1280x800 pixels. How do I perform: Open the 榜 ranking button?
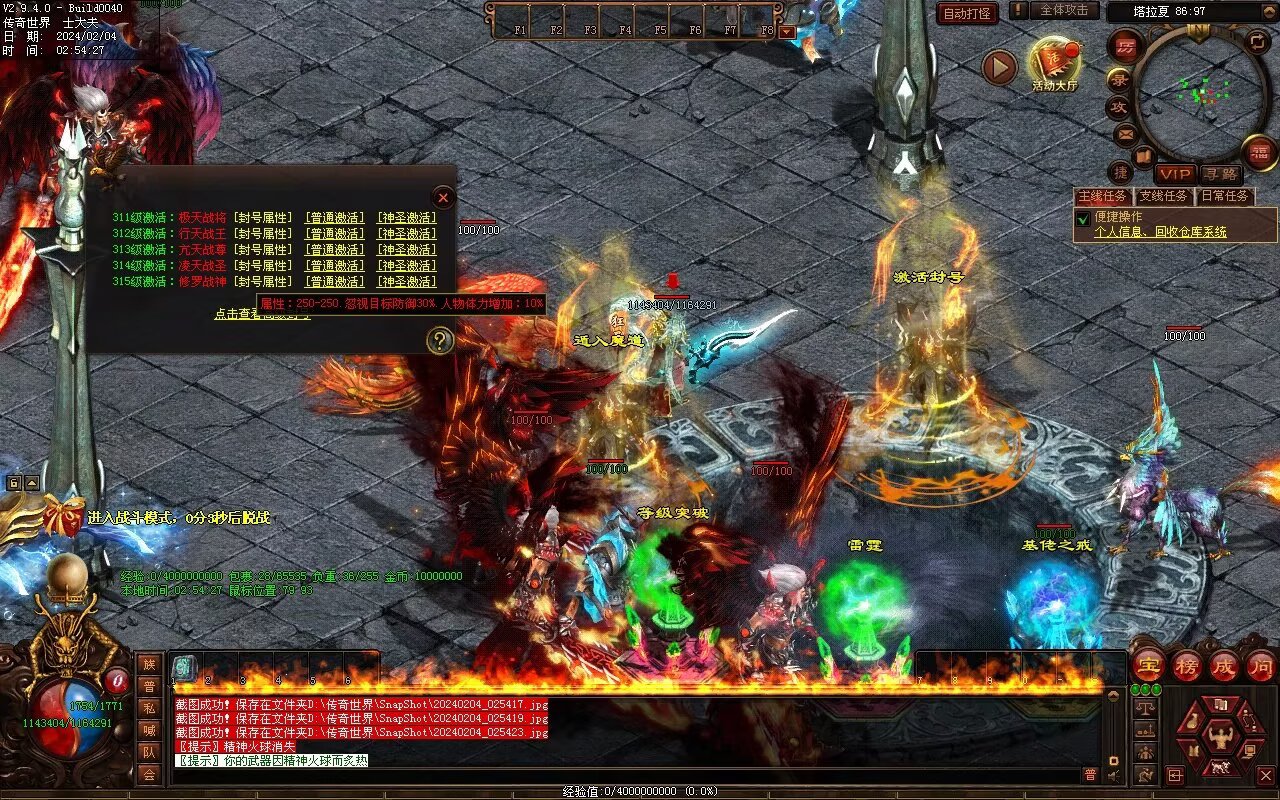coord(1187,666)
